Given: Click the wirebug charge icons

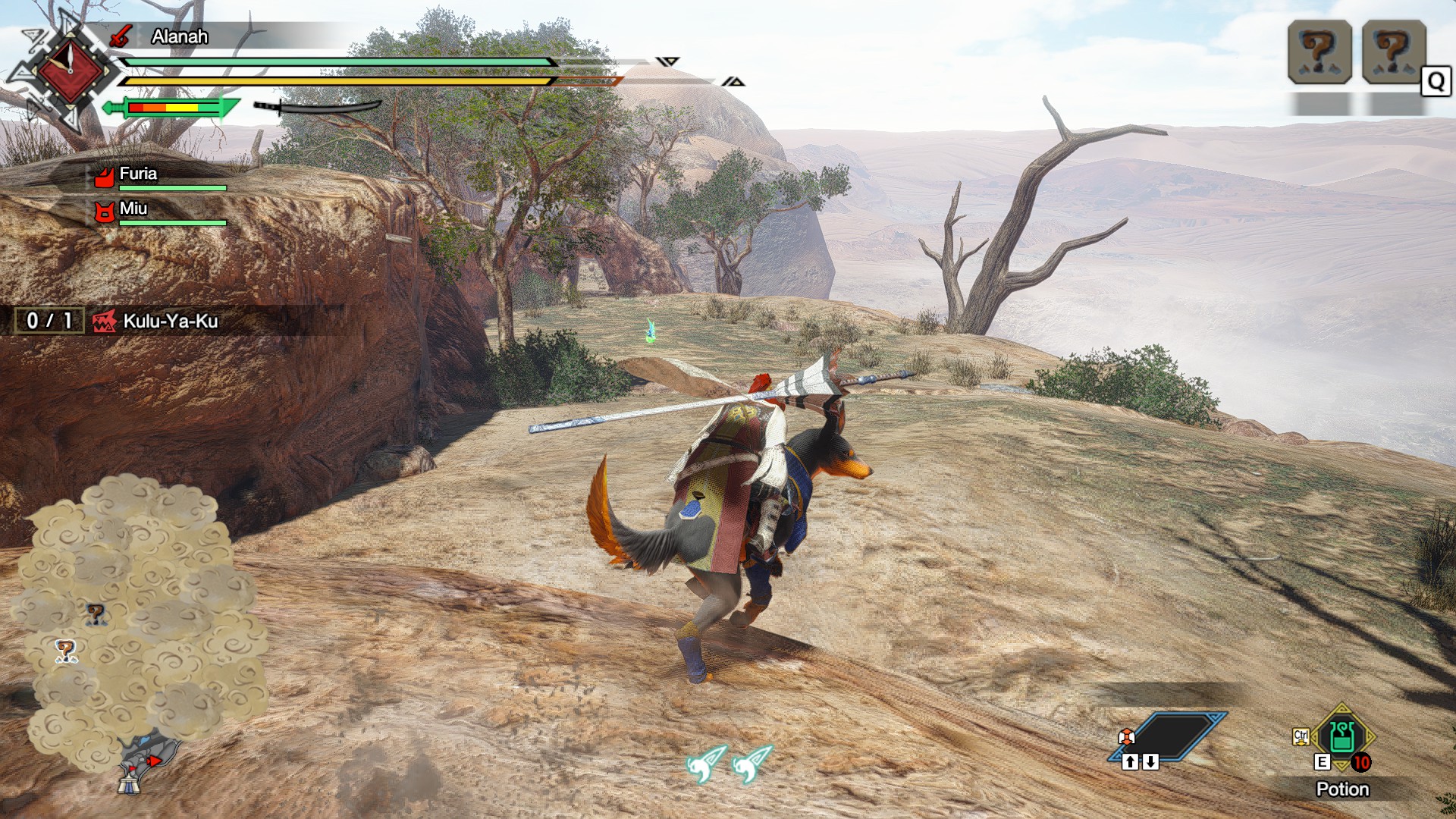Looking at the screenshot, I should pos(729,762).
